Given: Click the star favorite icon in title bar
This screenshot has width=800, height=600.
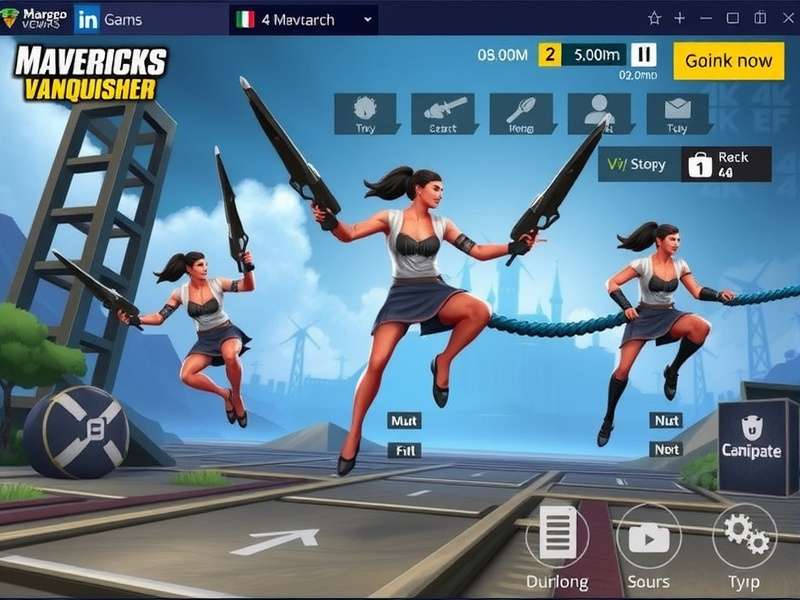Looking at the screenshot, I should [654, 18].
